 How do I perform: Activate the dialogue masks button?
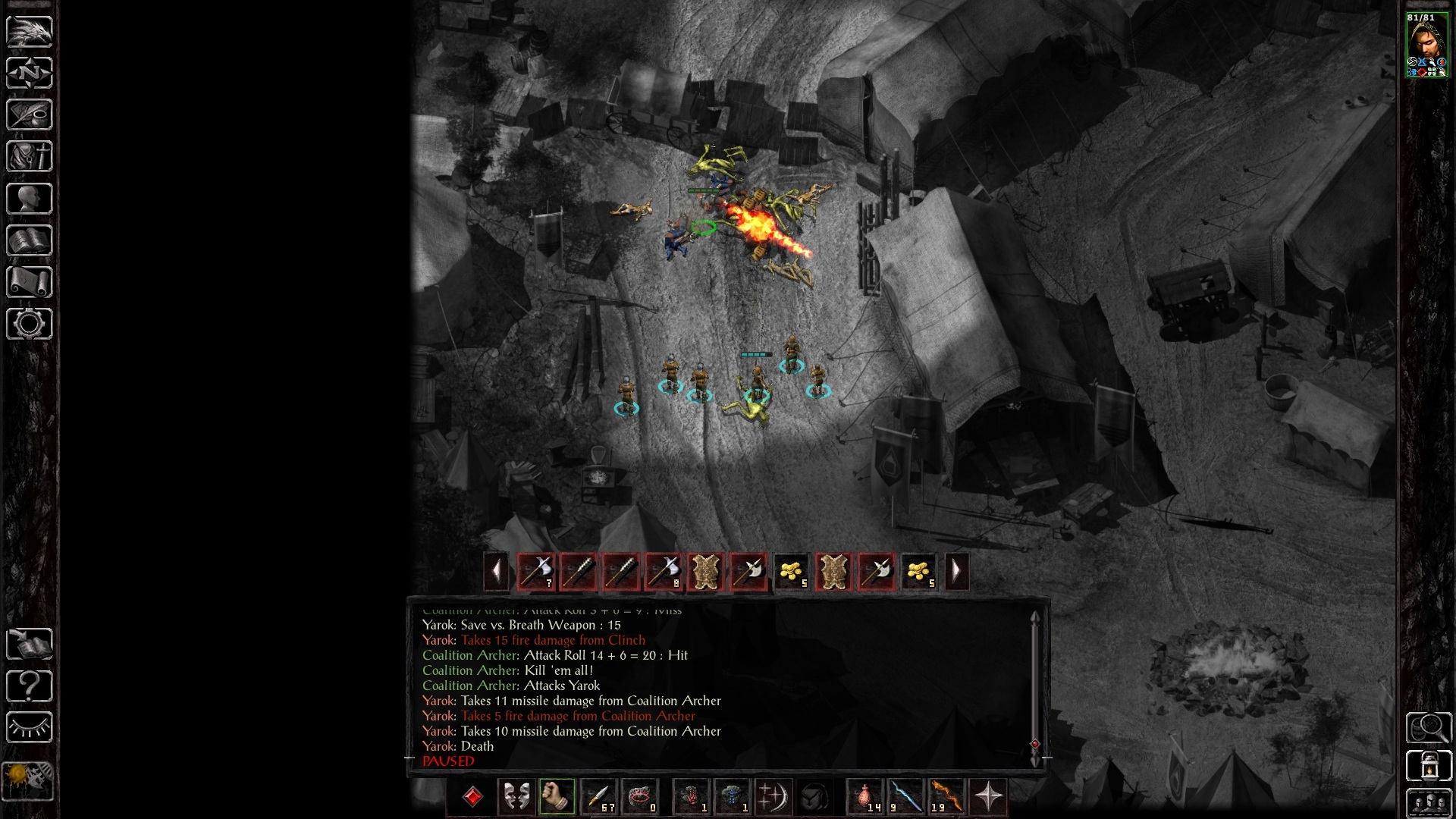516,797
